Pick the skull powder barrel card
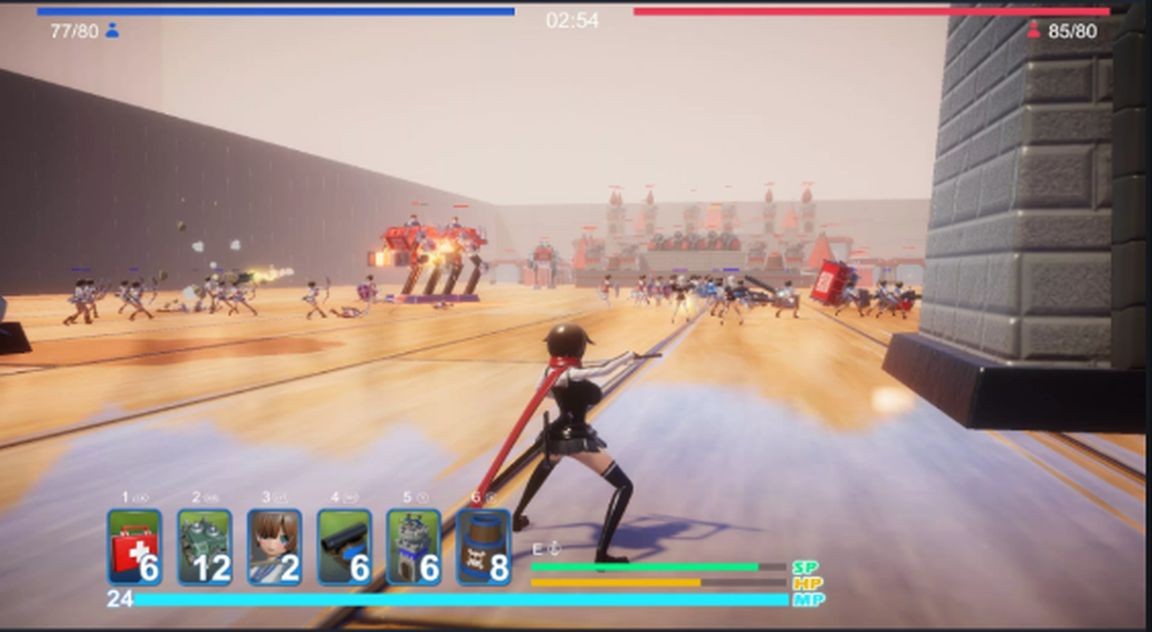 [x=484, y=547]
